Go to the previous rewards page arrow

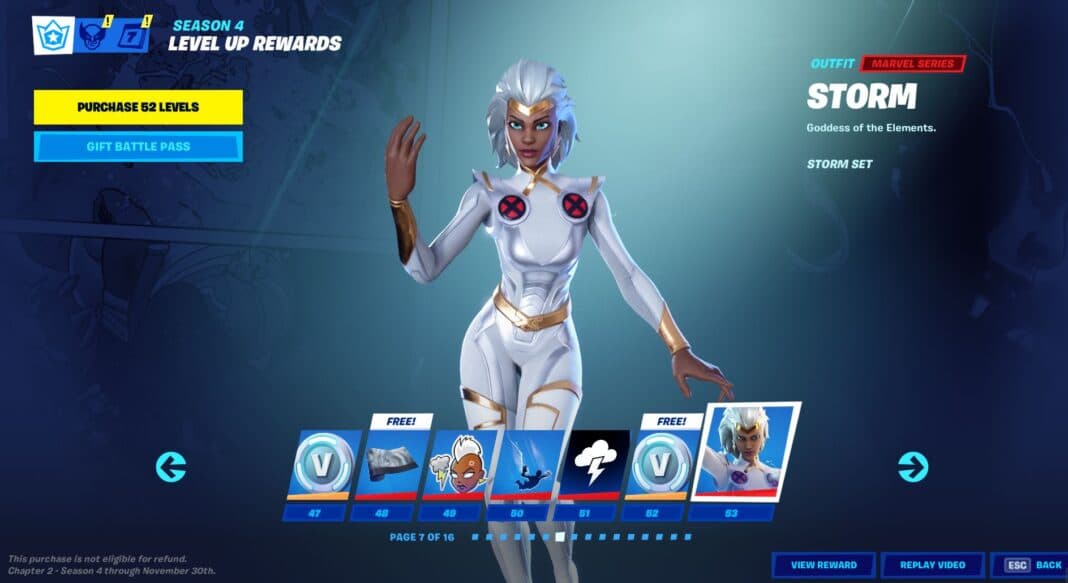[x=171, y=467]
